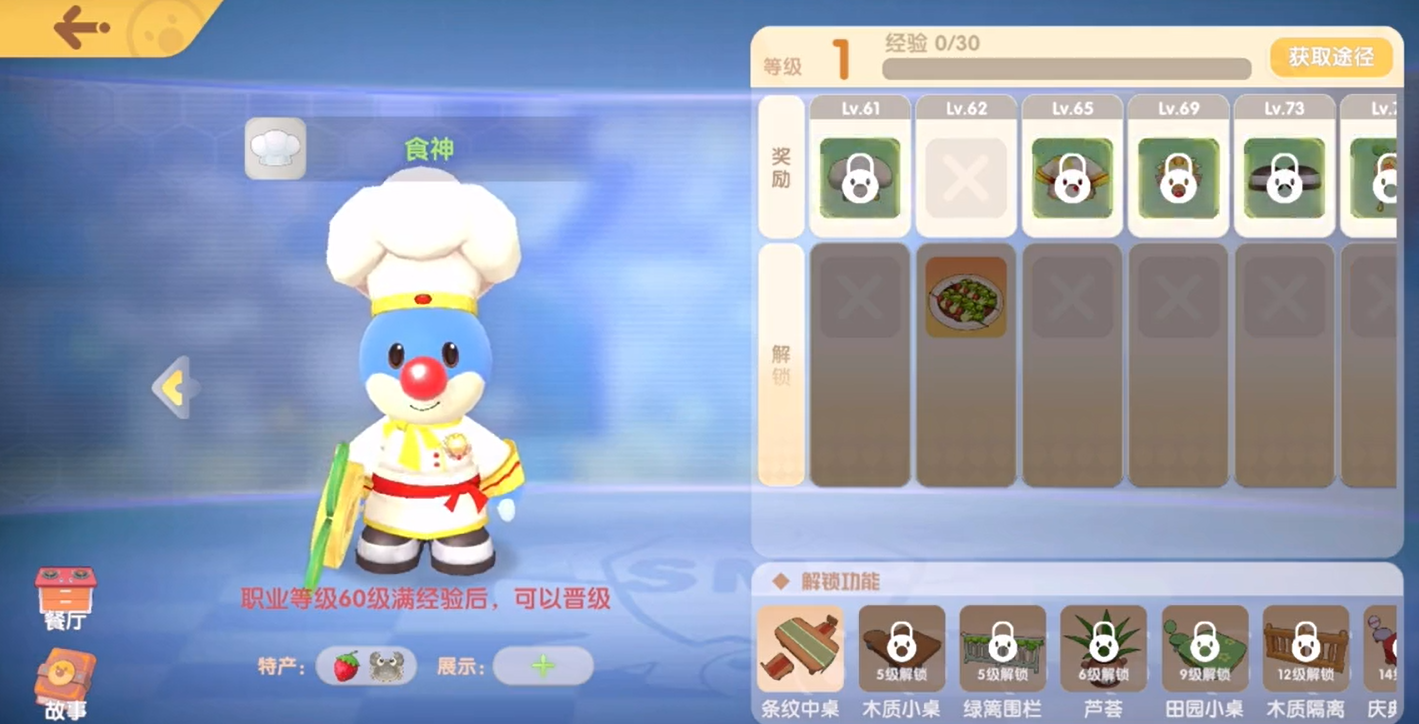
Task: Click the green plus under 展示
Action: click(541, 667)
